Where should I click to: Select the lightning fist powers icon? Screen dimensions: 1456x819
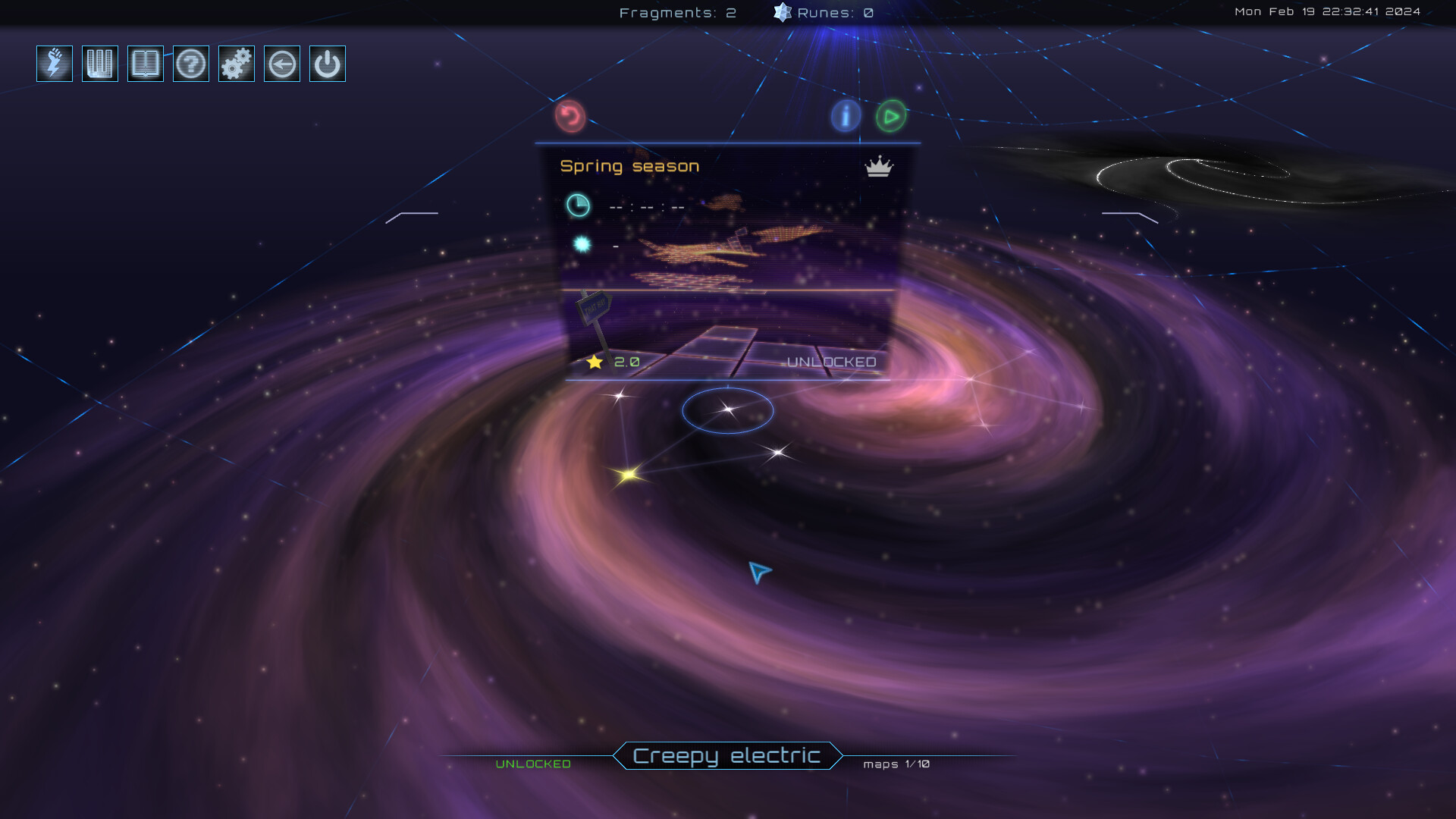(x=54, y=64)
